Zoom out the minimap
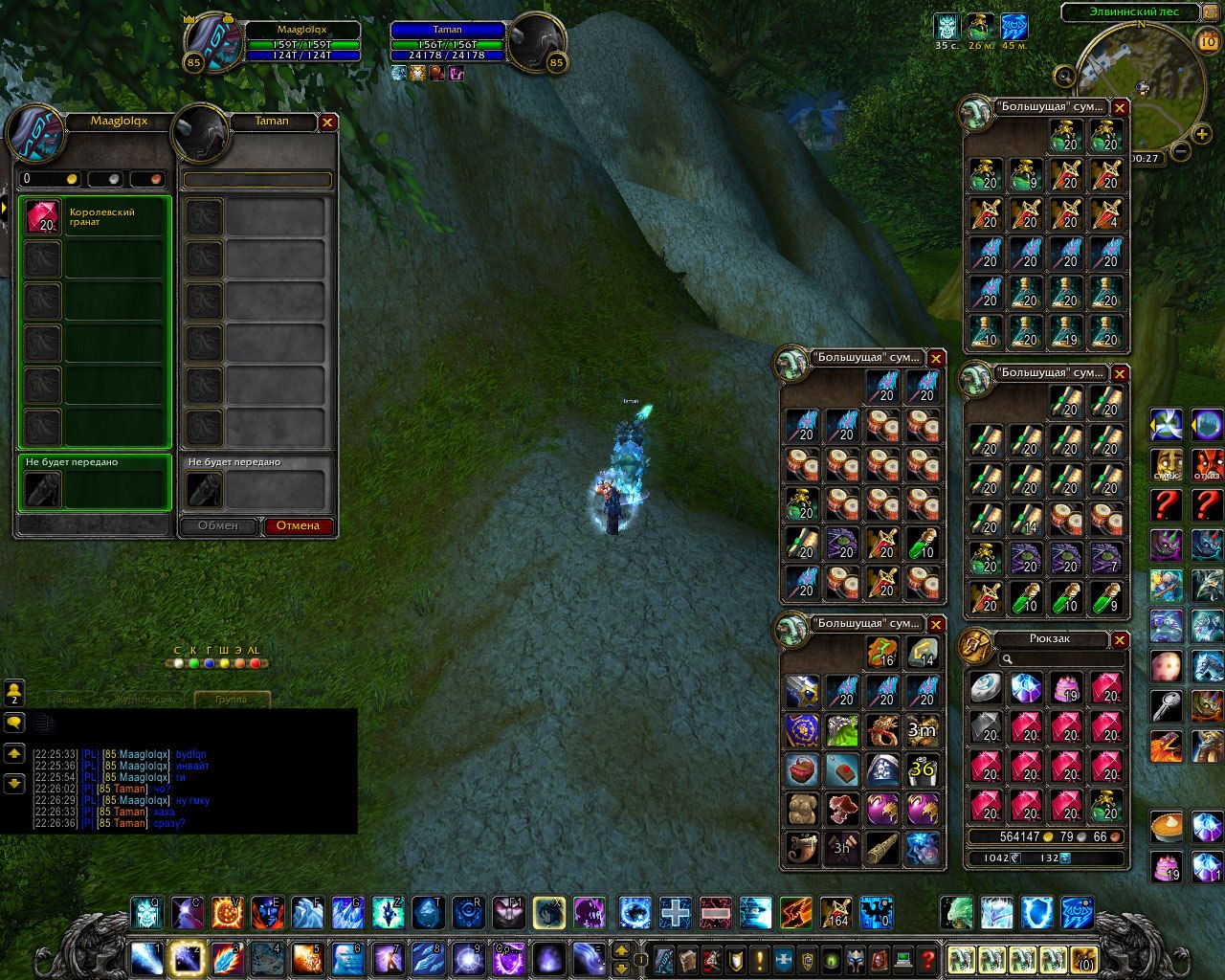Image resolution: width=1225 pixels, height=980 pixels. pos(1181,151)
